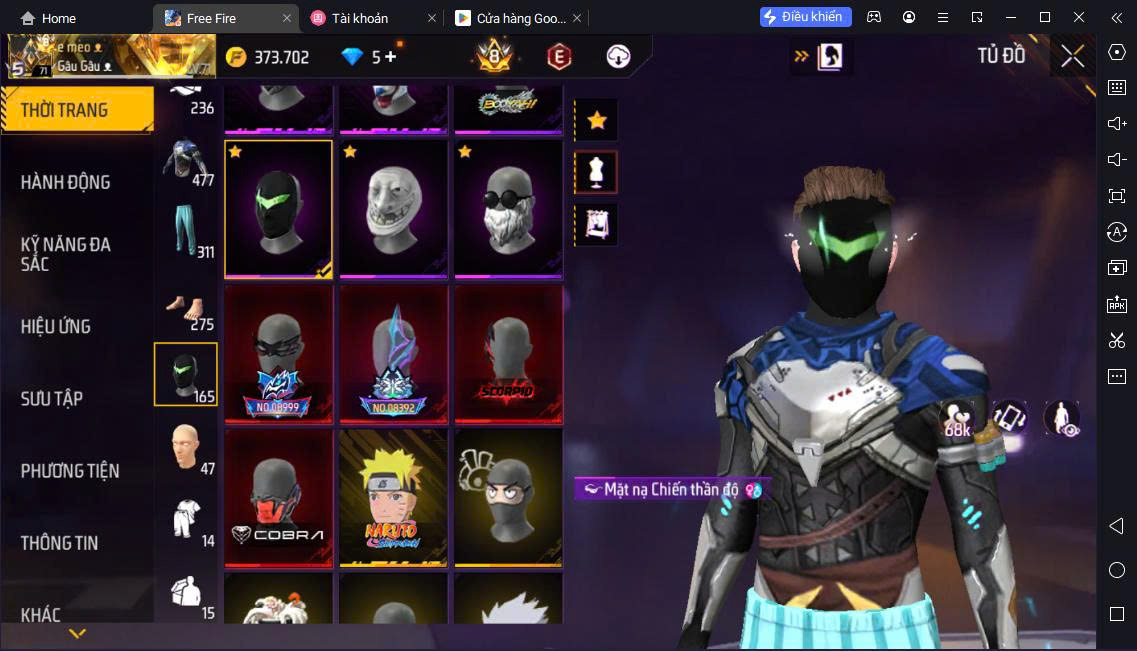Select the troll face mask item
The height and width of the screenshot is (651, 1137).
[x=393, y=208]
